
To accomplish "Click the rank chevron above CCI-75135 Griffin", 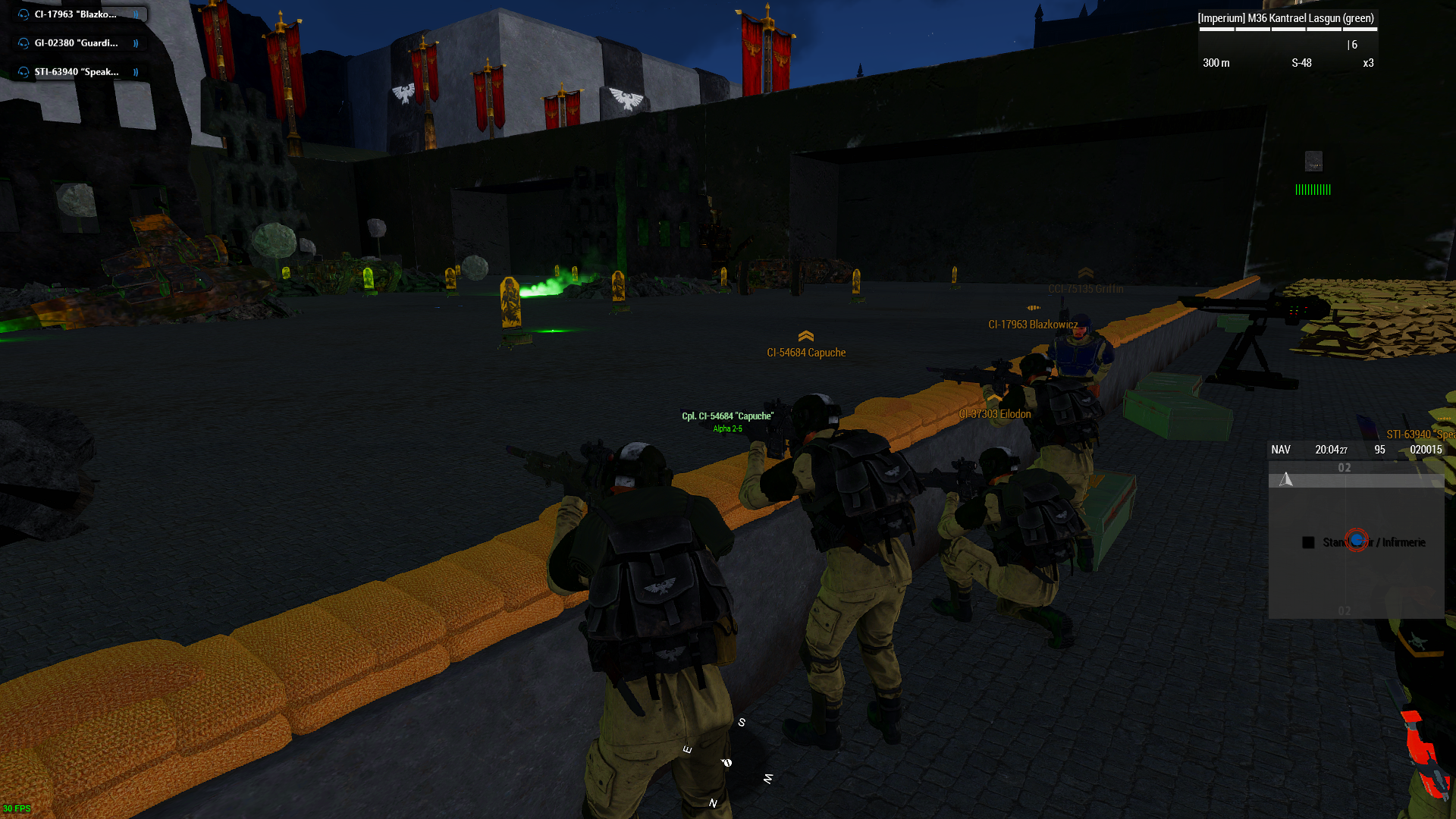I will point(1087,274).
